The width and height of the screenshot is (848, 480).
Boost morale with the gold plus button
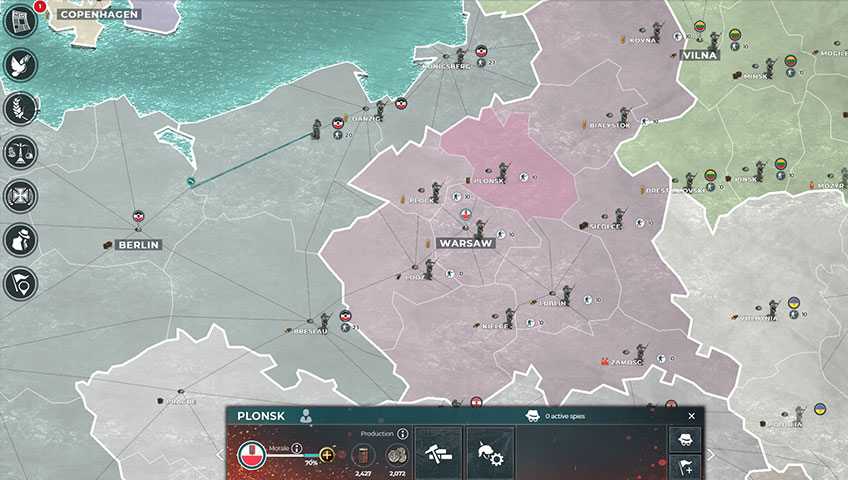(327, 455)
